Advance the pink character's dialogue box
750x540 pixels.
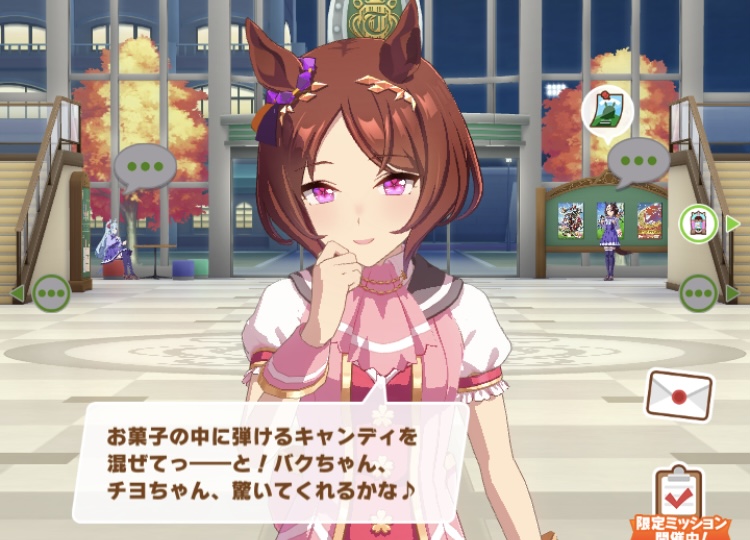tap(270, 459)
